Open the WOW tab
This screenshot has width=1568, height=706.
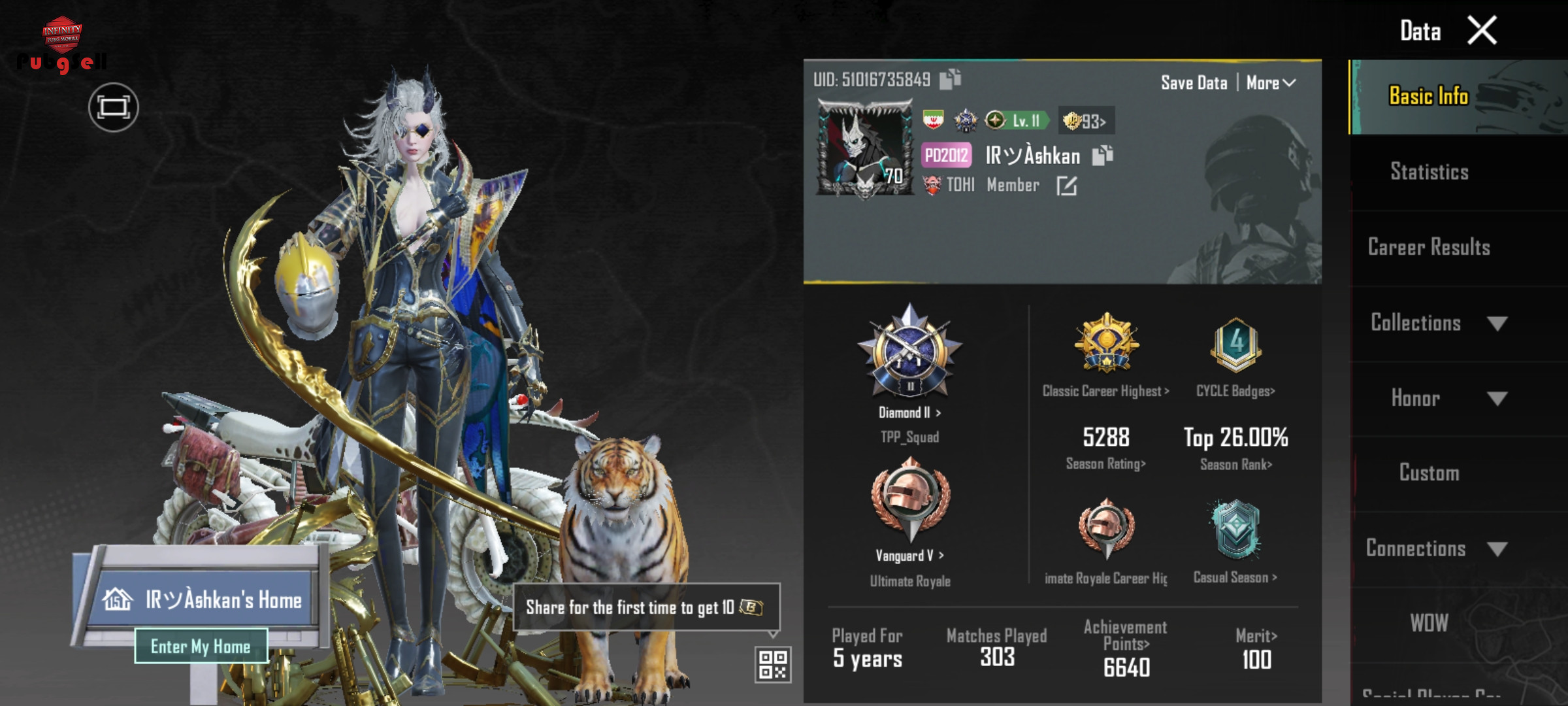pos(1429,623)
